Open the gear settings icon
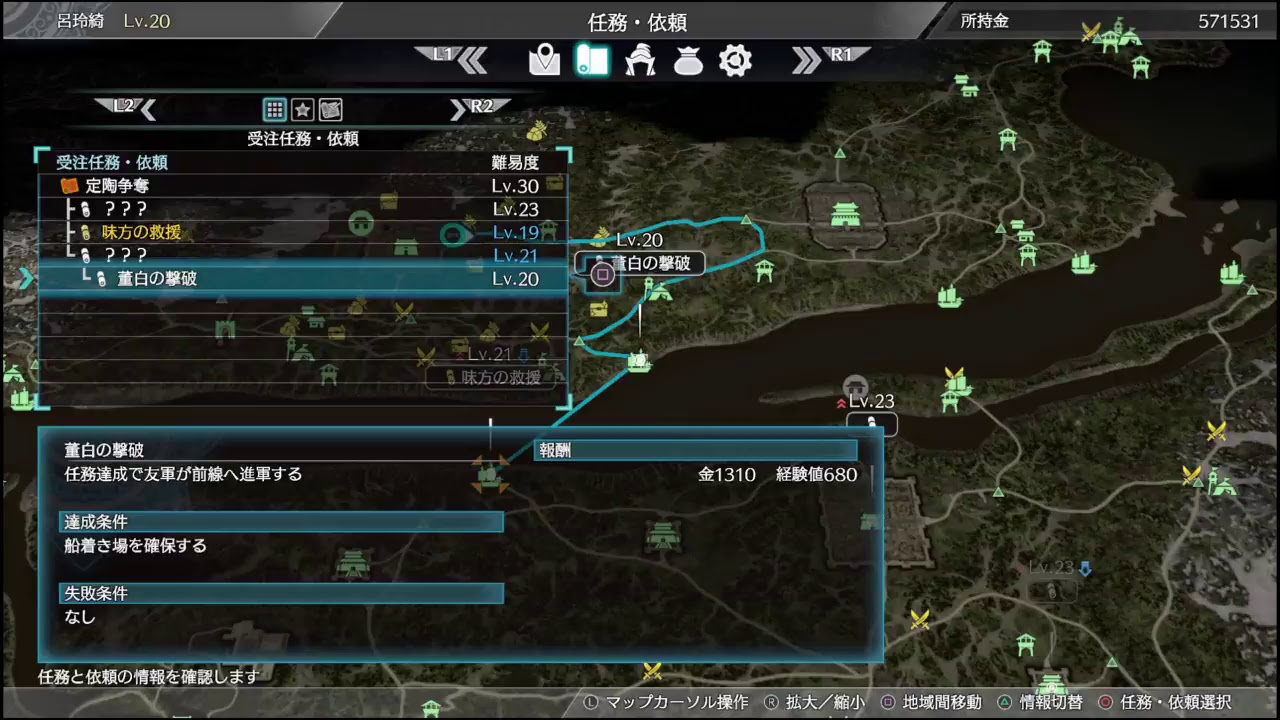 pyautogui.click(x=735, y=61)
